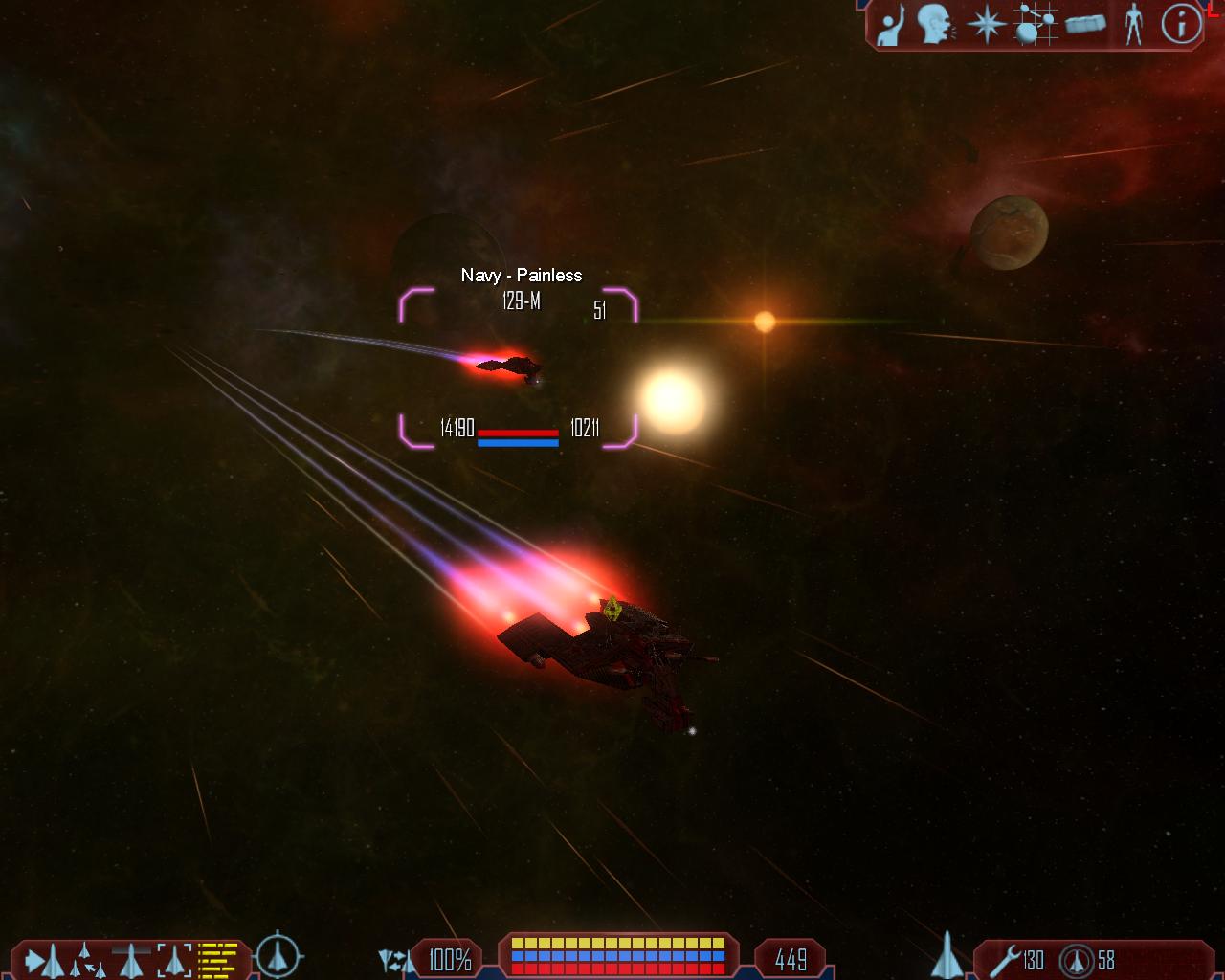This screenshot has width=1225, height=980.
Task: Open the cargo inventory box icon
Action: [1085, 25]
